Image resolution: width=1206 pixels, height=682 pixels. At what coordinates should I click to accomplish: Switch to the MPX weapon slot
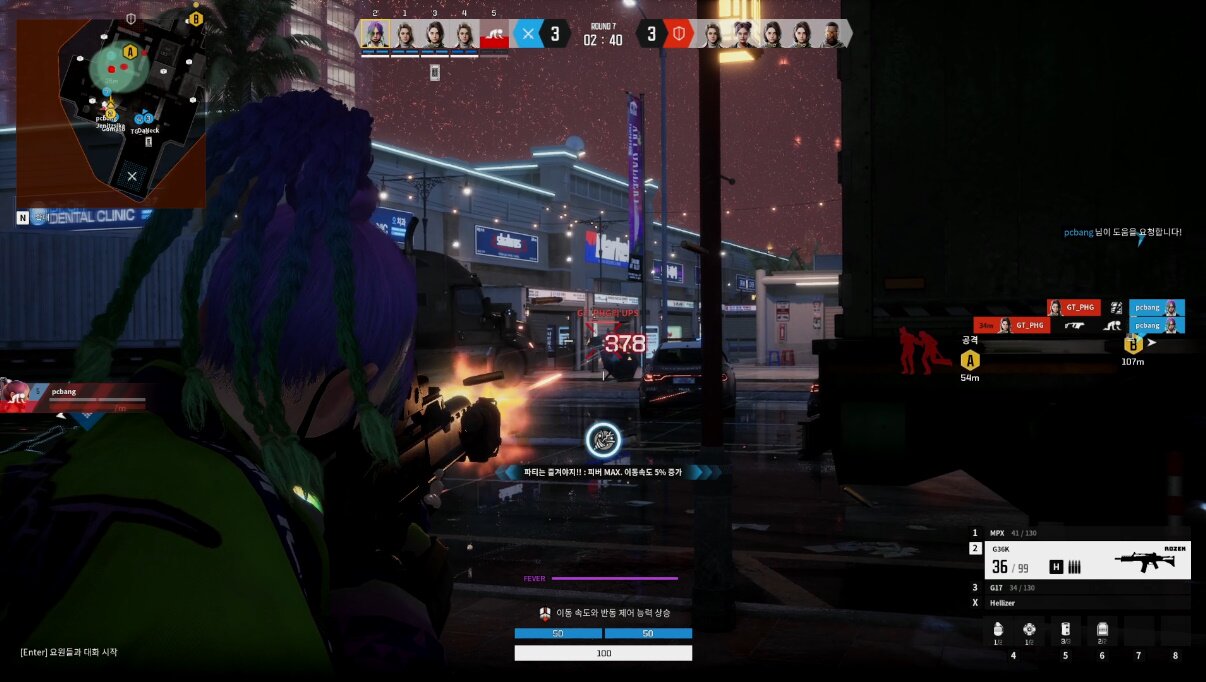click(1080, 533)
